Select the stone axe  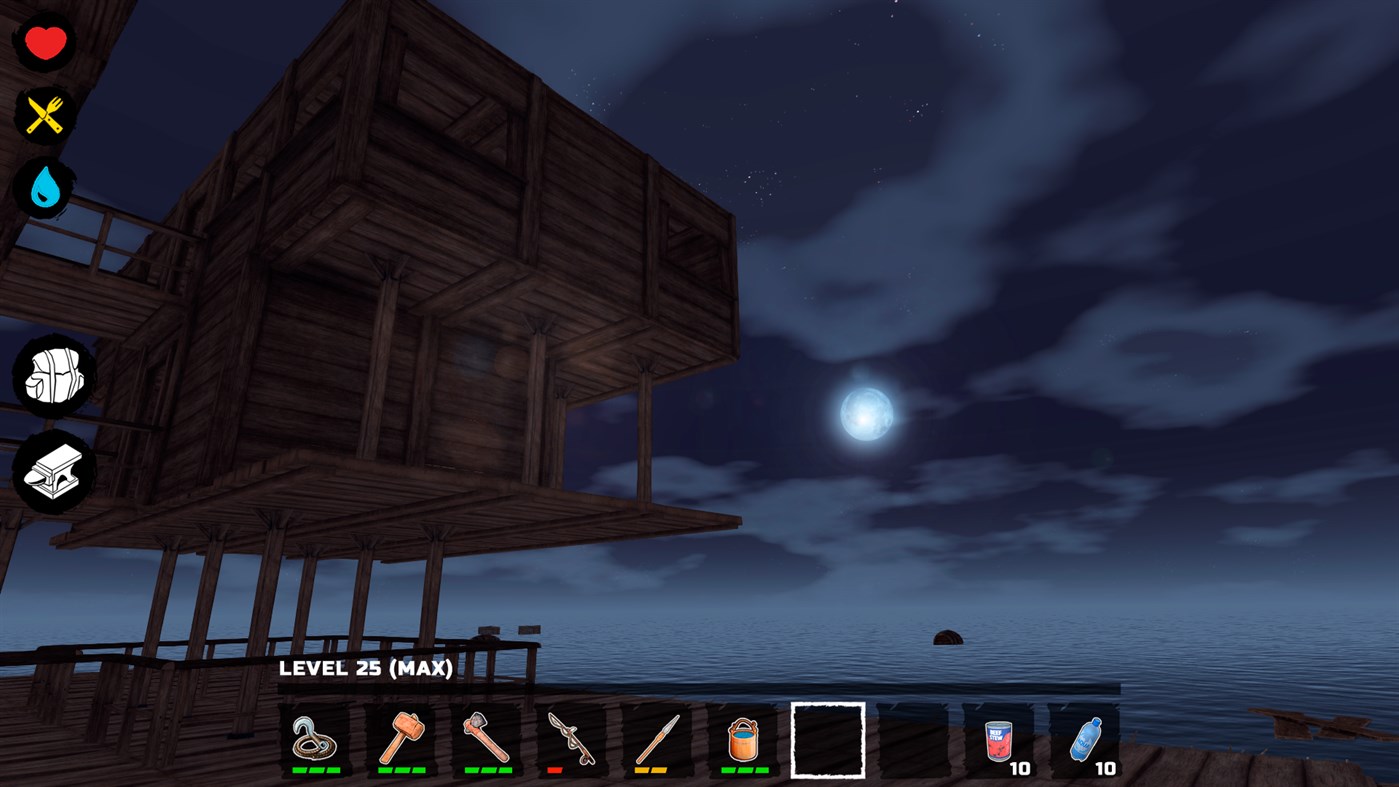(487, 740)
